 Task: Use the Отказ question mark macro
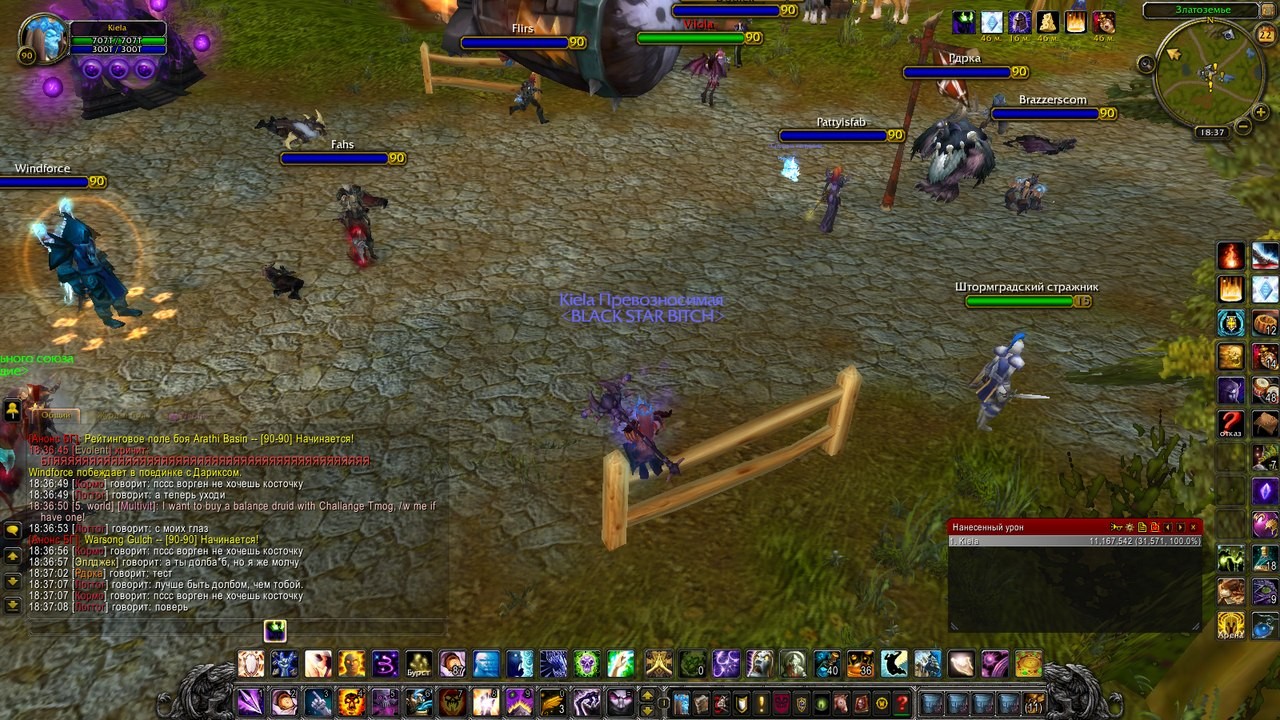[1231, 423]
